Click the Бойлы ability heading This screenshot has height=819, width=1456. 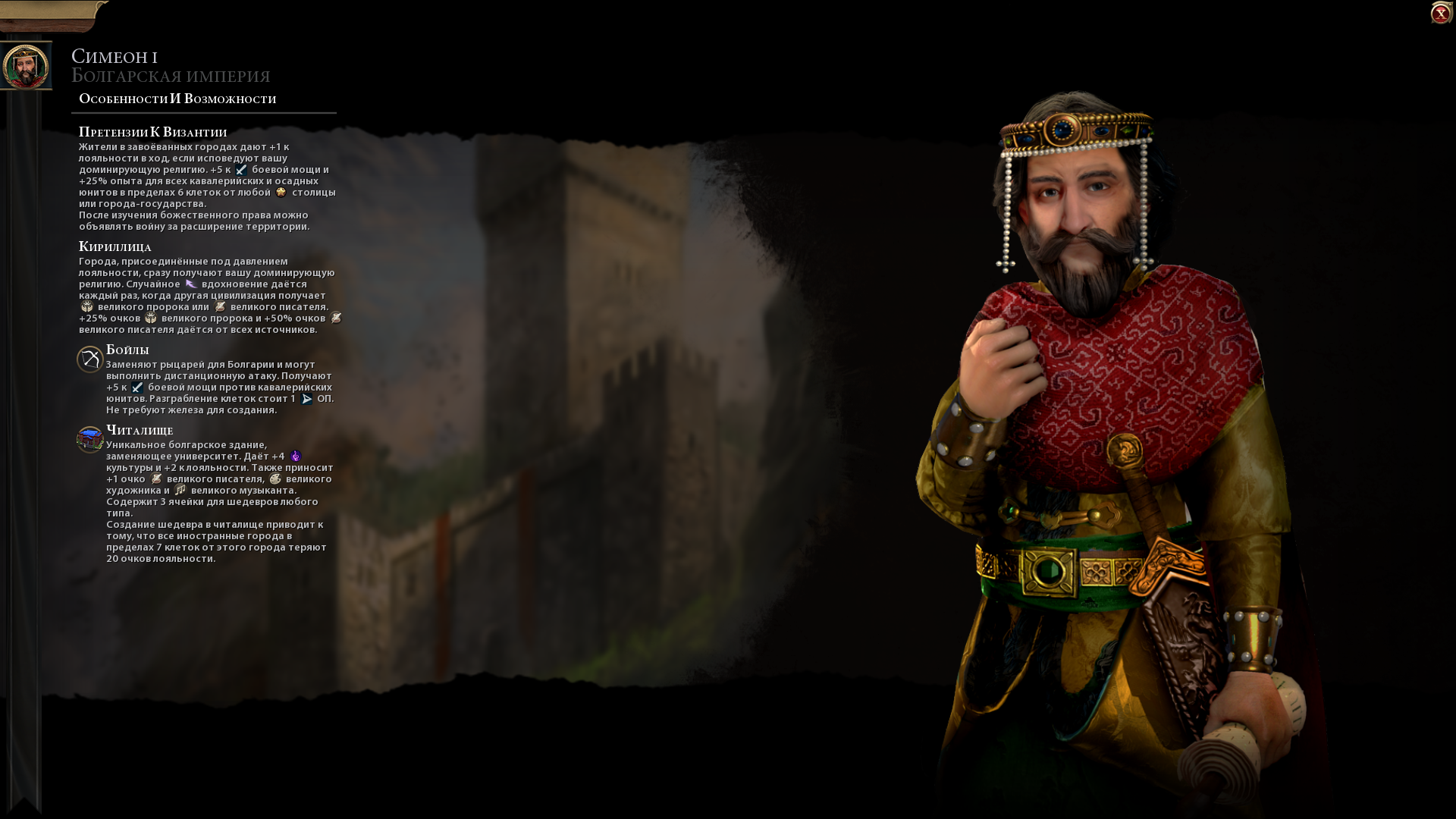[127, 350]
